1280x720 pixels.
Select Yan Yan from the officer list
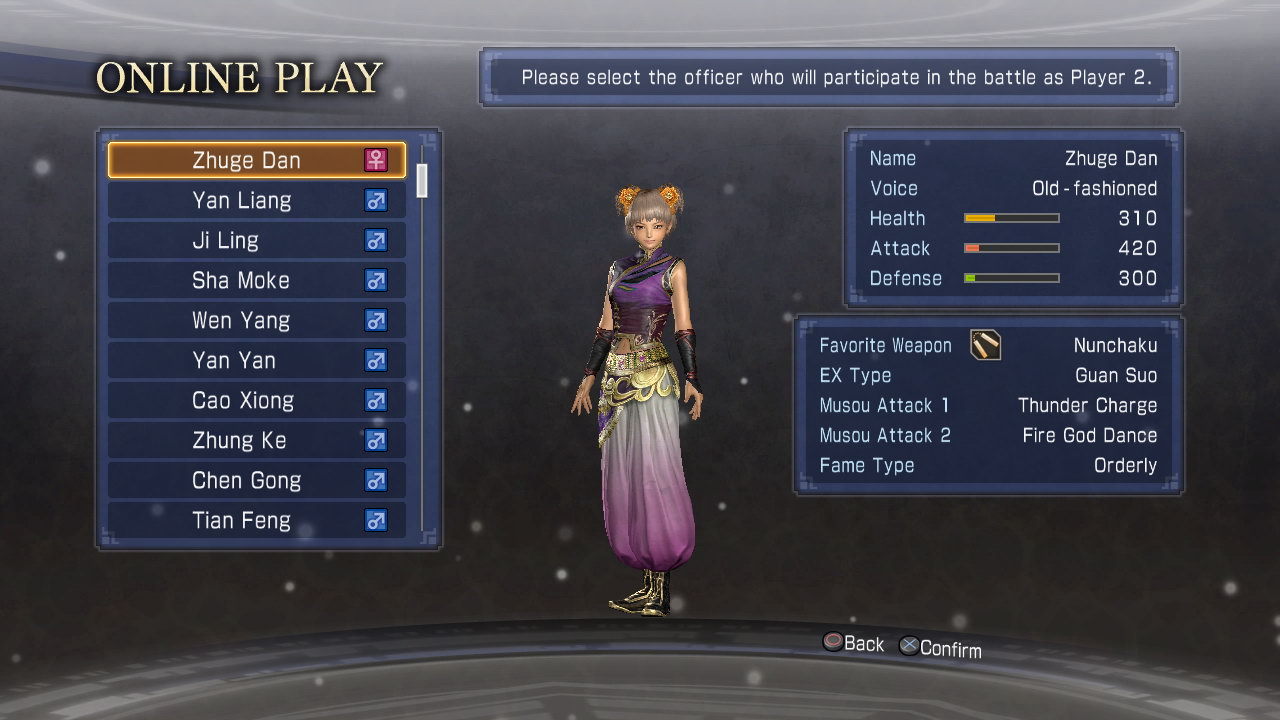click(256, 360)
